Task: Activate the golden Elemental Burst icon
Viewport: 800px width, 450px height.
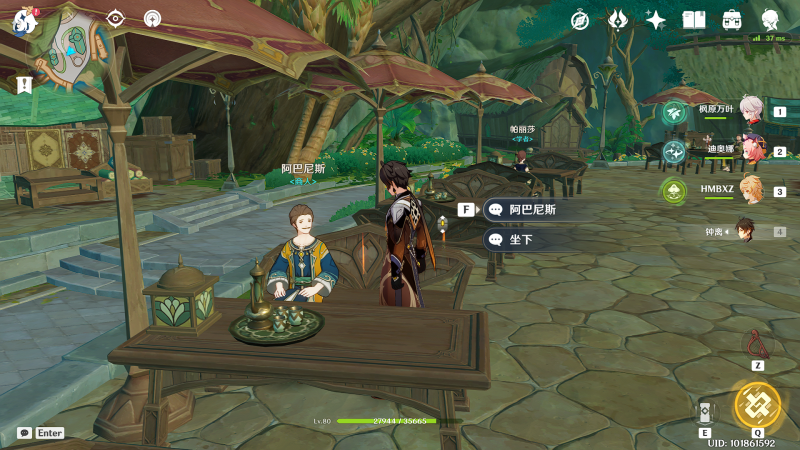Action: (x=756, y=404)
